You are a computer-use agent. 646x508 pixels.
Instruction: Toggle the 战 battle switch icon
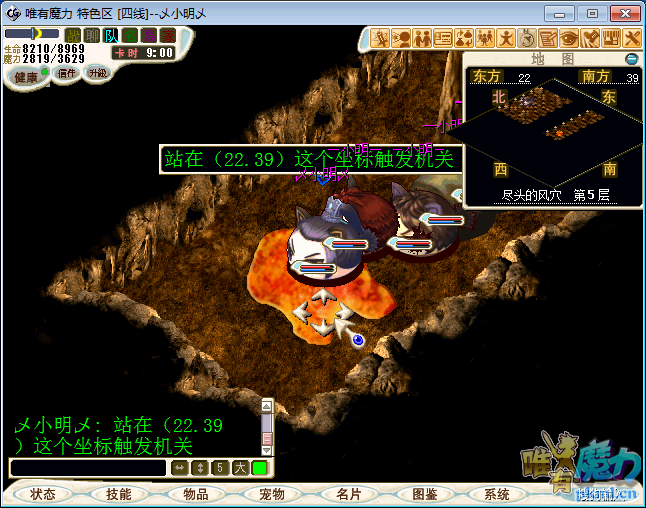click(x=73, y=36)
